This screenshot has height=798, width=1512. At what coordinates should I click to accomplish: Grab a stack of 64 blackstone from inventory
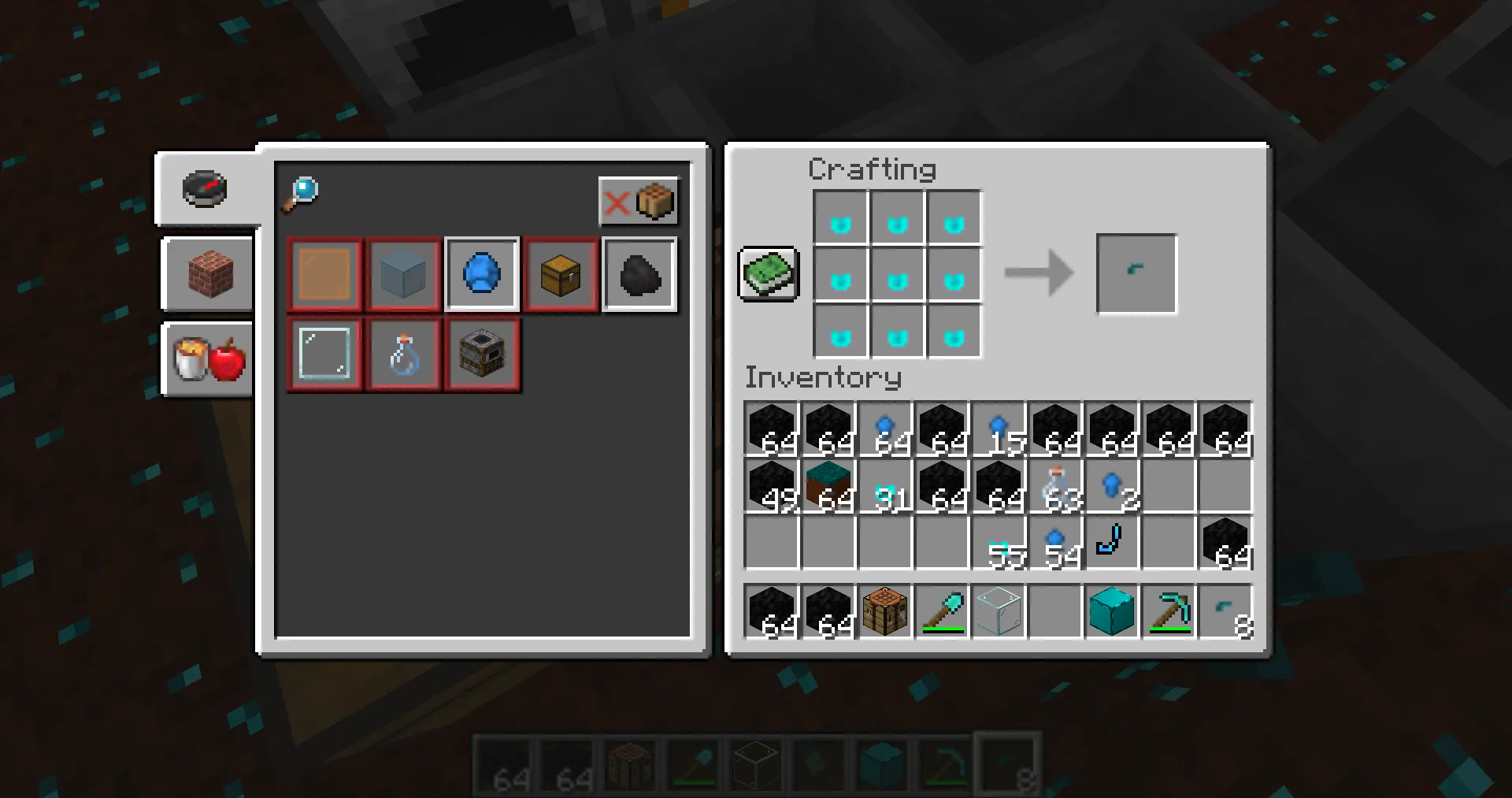pos(771,428)
